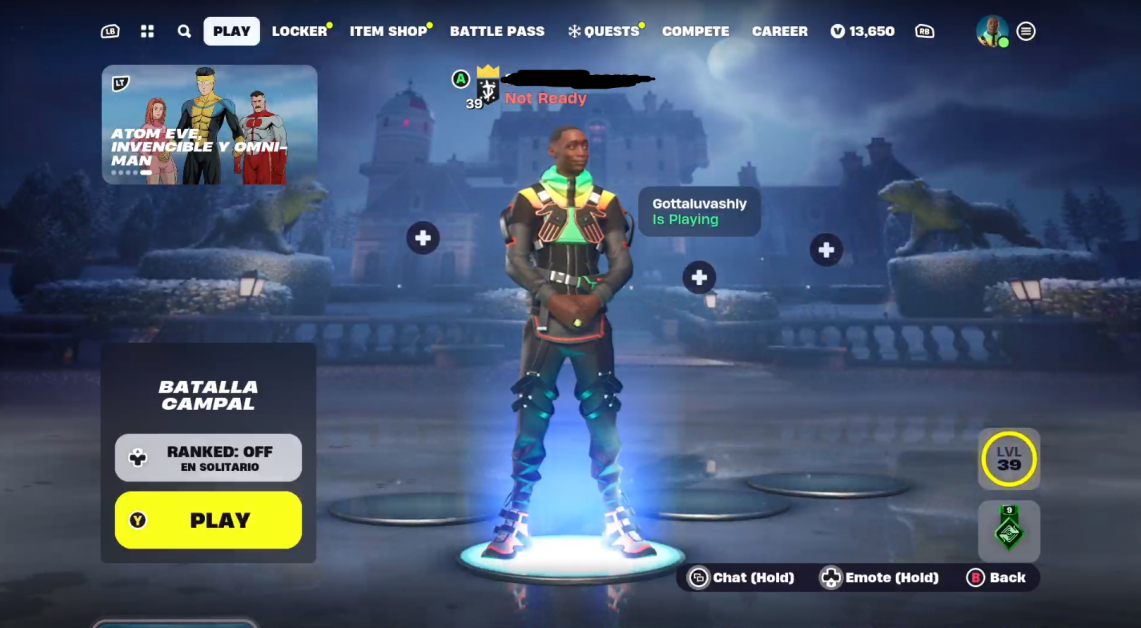The image size is (1141, 628).
Task: View the Atom Eve, Invencible y Omni-Man banner
Action: tap(209, 125)
